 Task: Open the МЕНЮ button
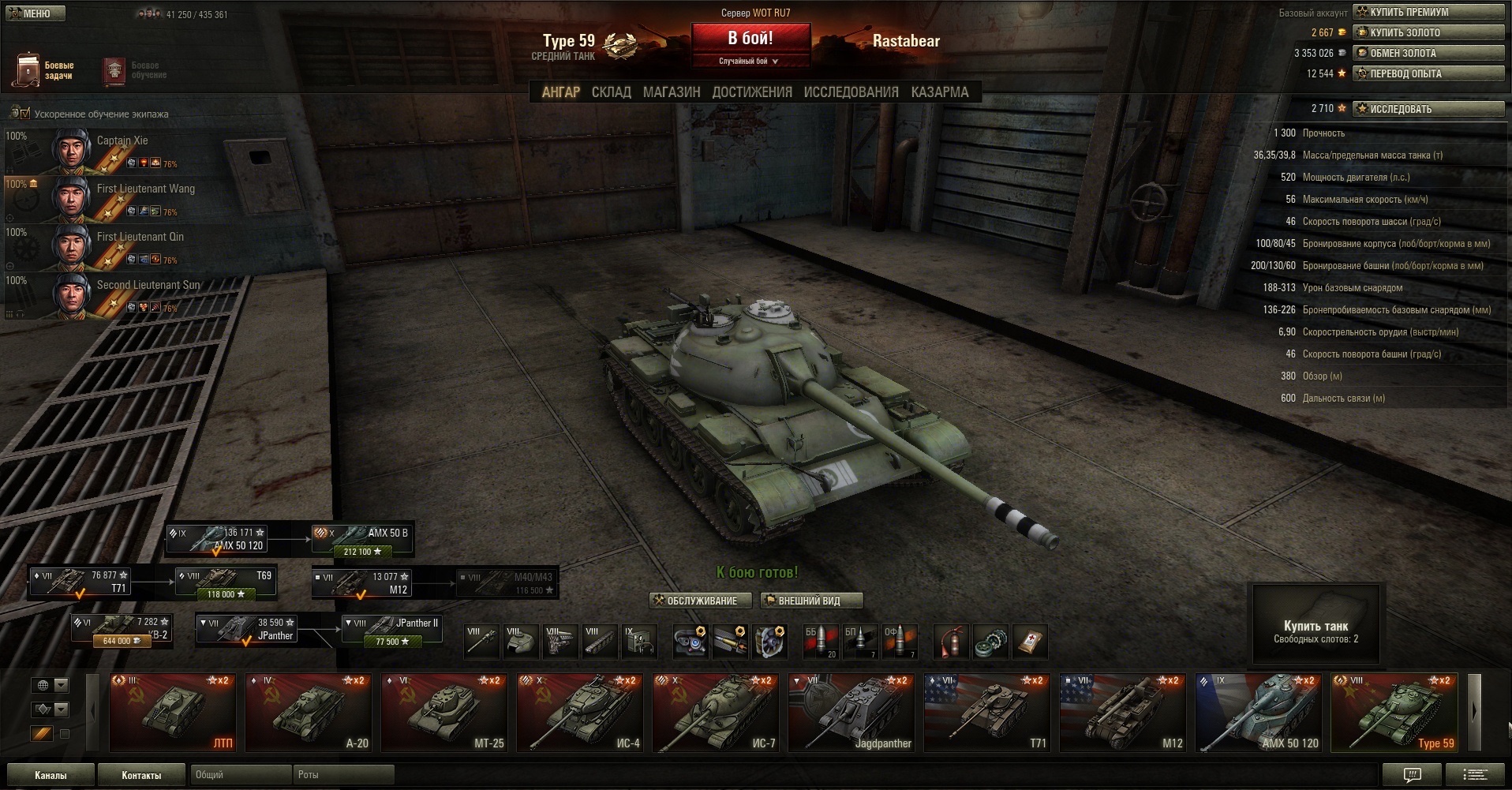pos(33,13)
